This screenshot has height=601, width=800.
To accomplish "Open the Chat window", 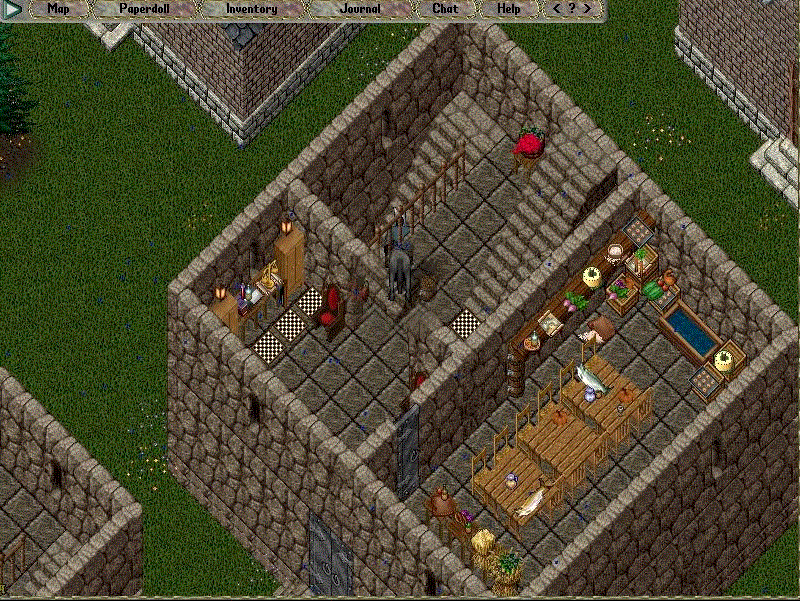I will pos(445,9).
